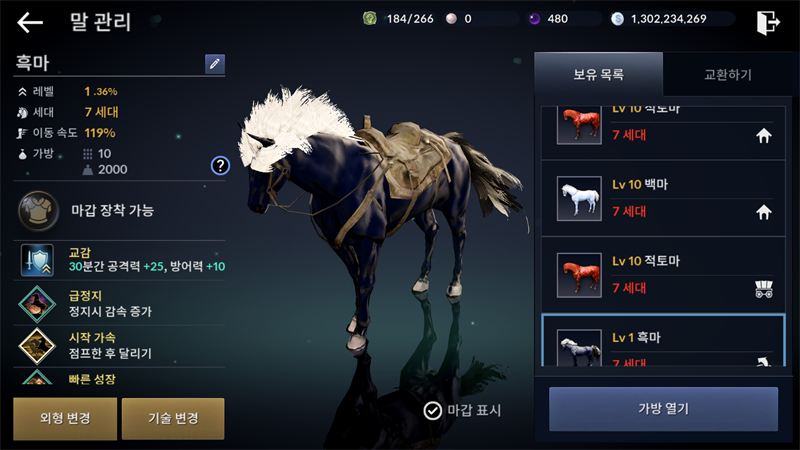Select the 교감 skill icon

pos(37,261)
